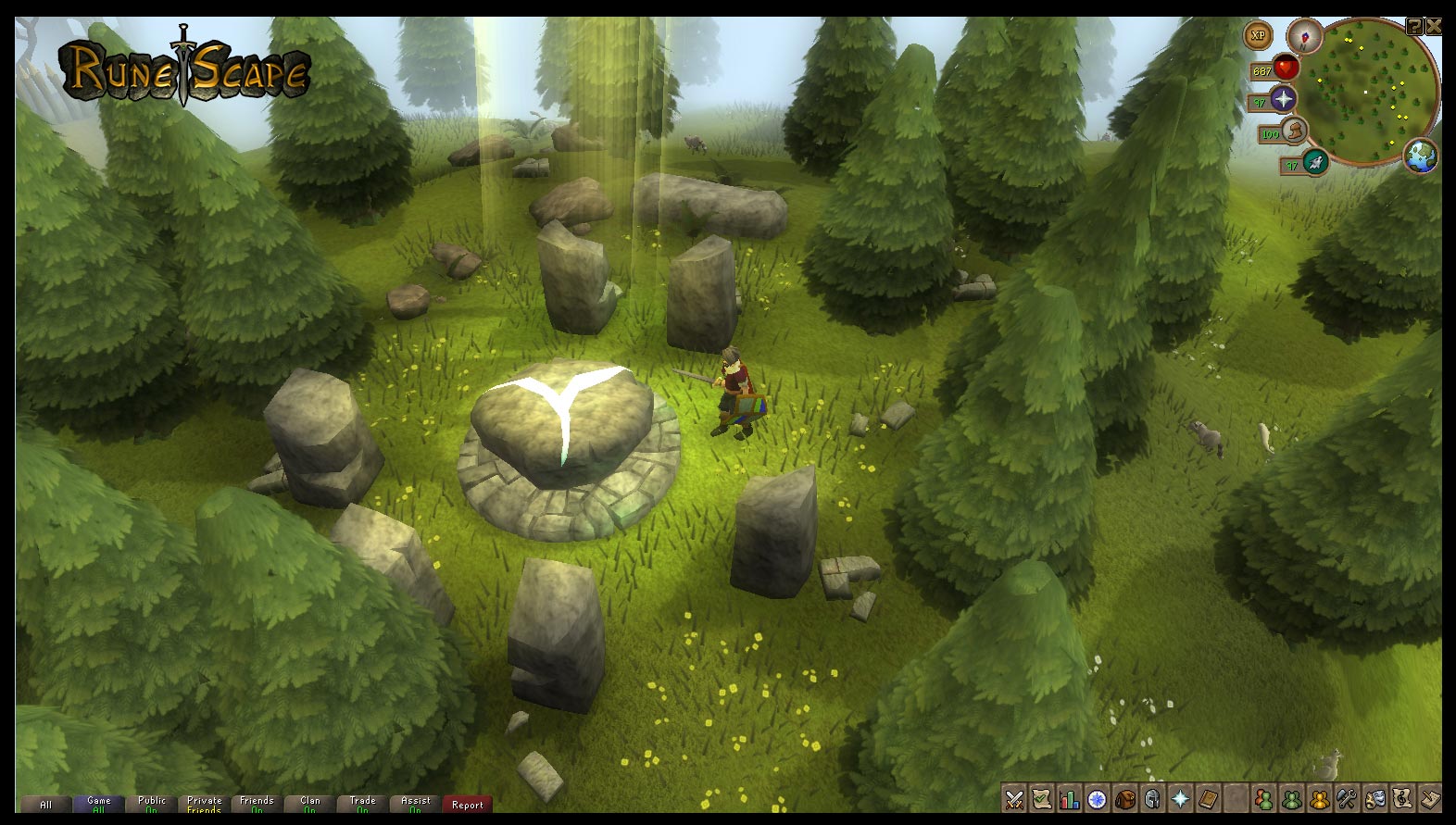This screenshot has width=1456, height=825.
Task: Show the Trade chat tab
Action: coord(362,804)
